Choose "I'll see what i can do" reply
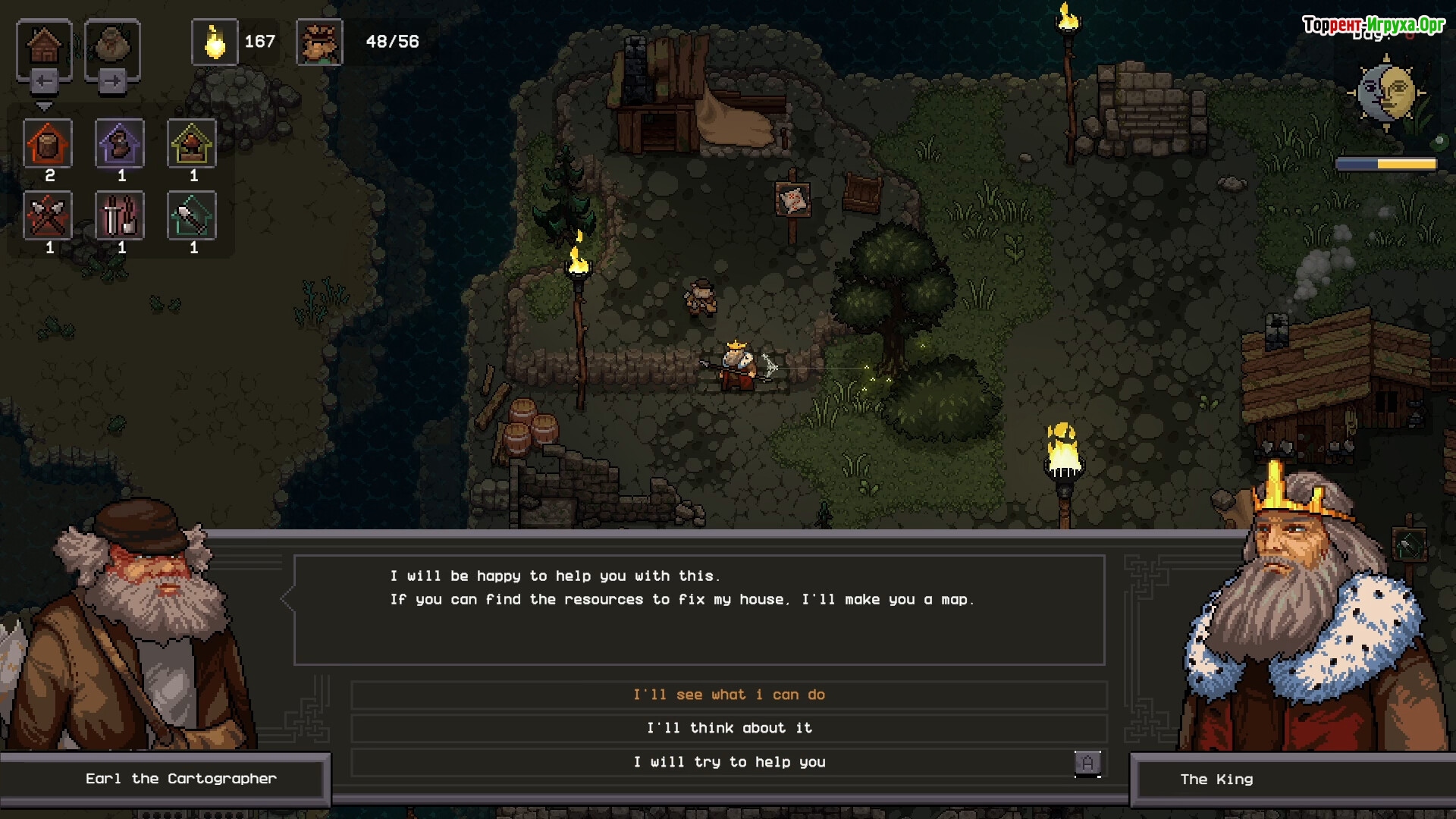The width and height of the screenshot is (1456, 819). tap(729, 695)
